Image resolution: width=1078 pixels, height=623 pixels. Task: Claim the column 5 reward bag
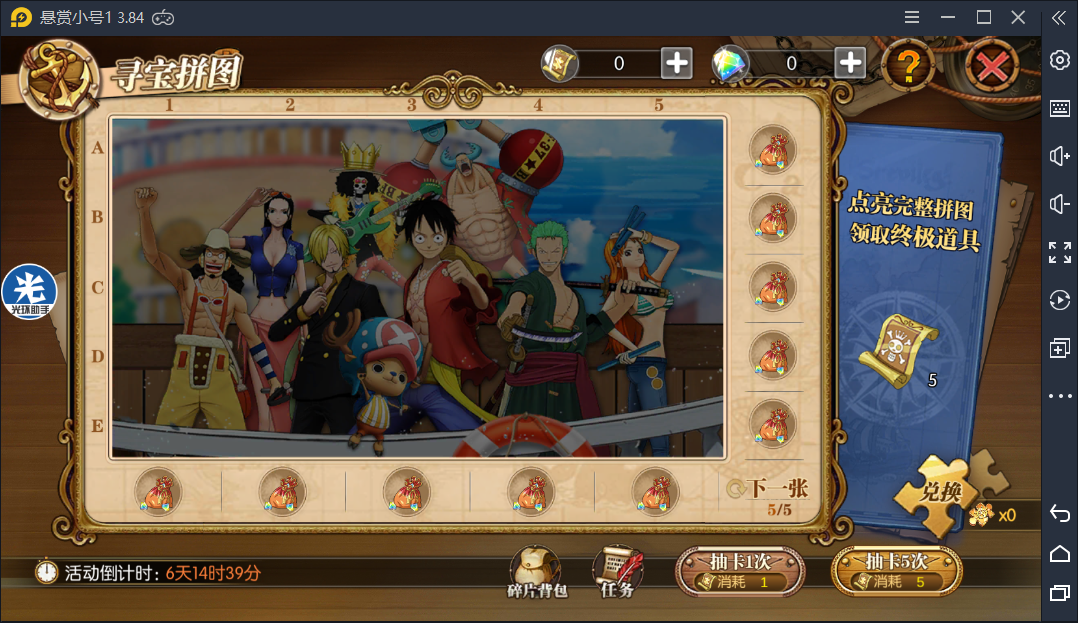pos(656,491)
